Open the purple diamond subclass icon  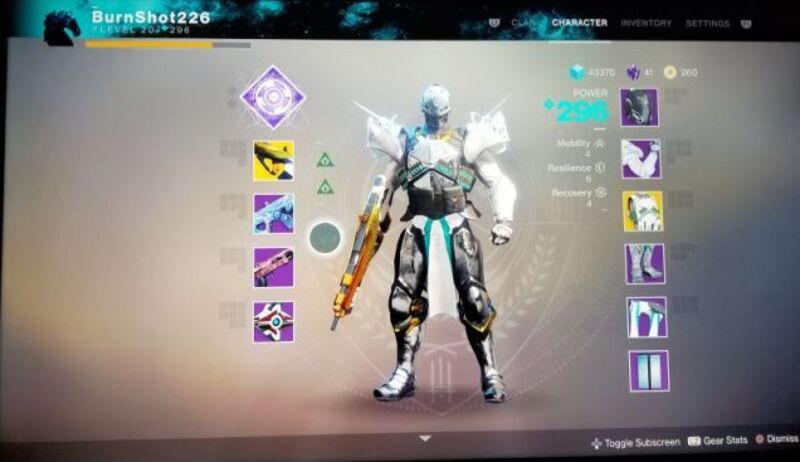(272, 98)
